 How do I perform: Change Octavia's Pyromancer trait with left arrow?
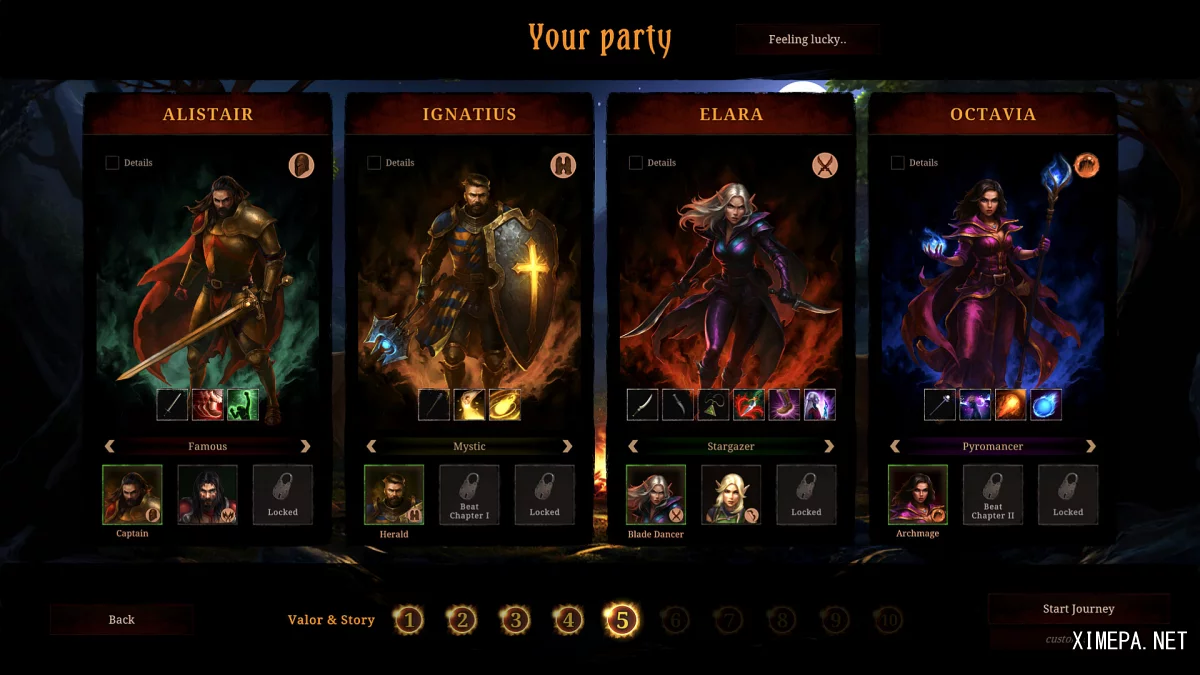(x=895, y=447)
